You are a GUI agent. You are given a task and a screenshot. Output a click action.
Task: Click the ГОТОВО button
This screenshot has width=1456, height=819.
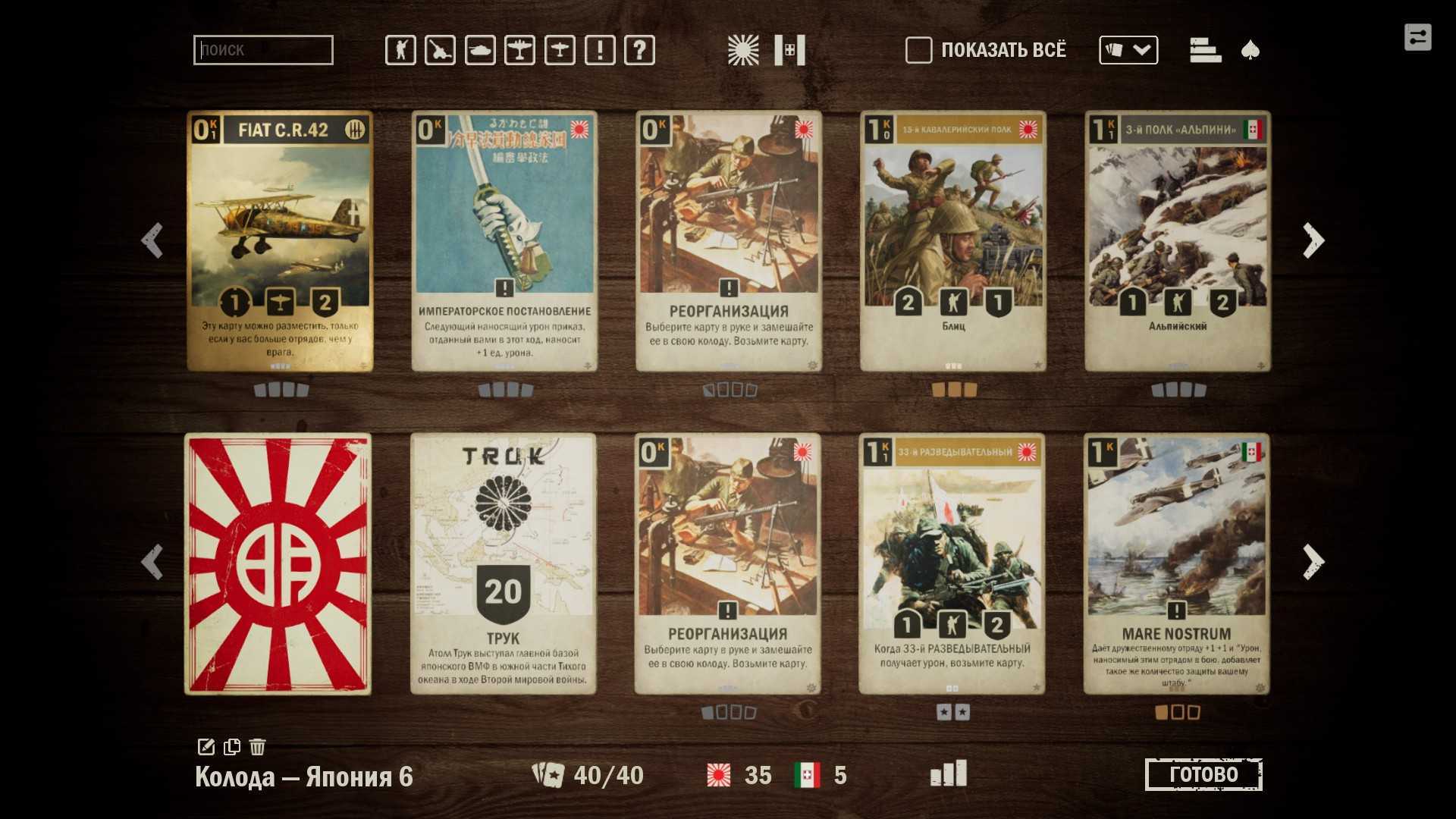(x=1203, y=774)
